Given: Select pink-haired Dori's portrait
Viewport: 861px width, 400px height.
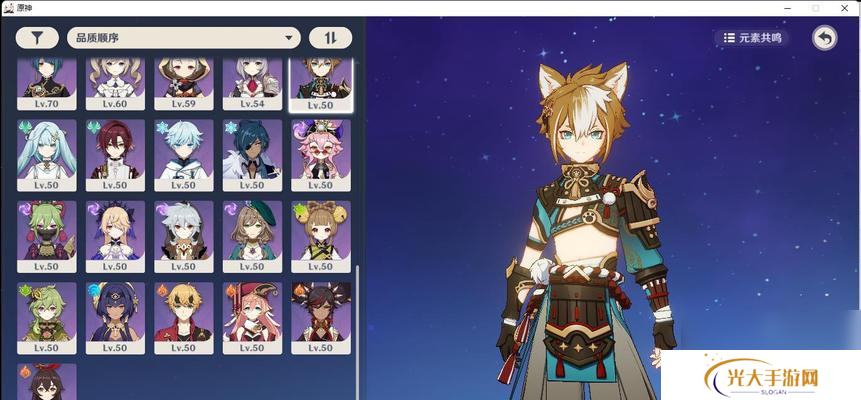Looking at the screenshot, I should 321,154.
